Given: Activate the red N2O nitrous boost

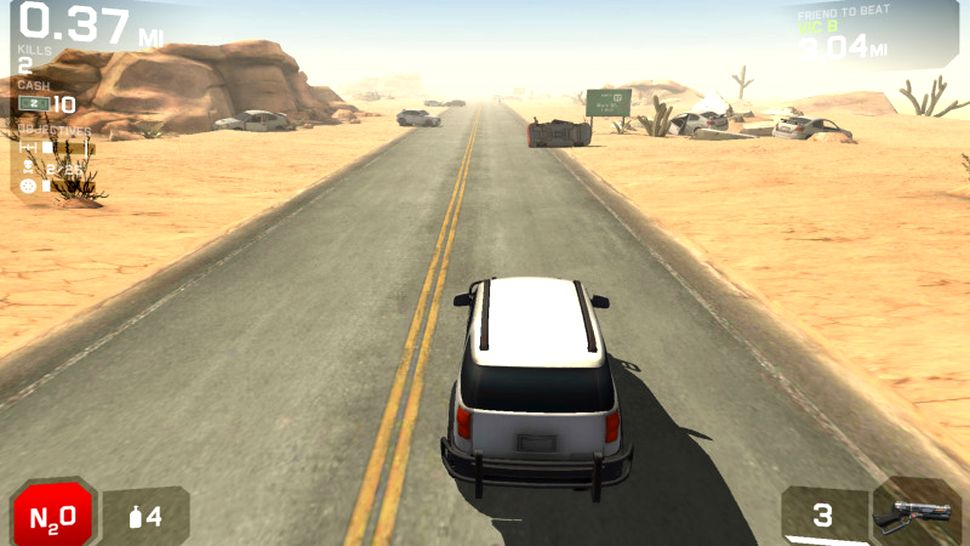Looking at the screenshot, I should click(52, 515).
